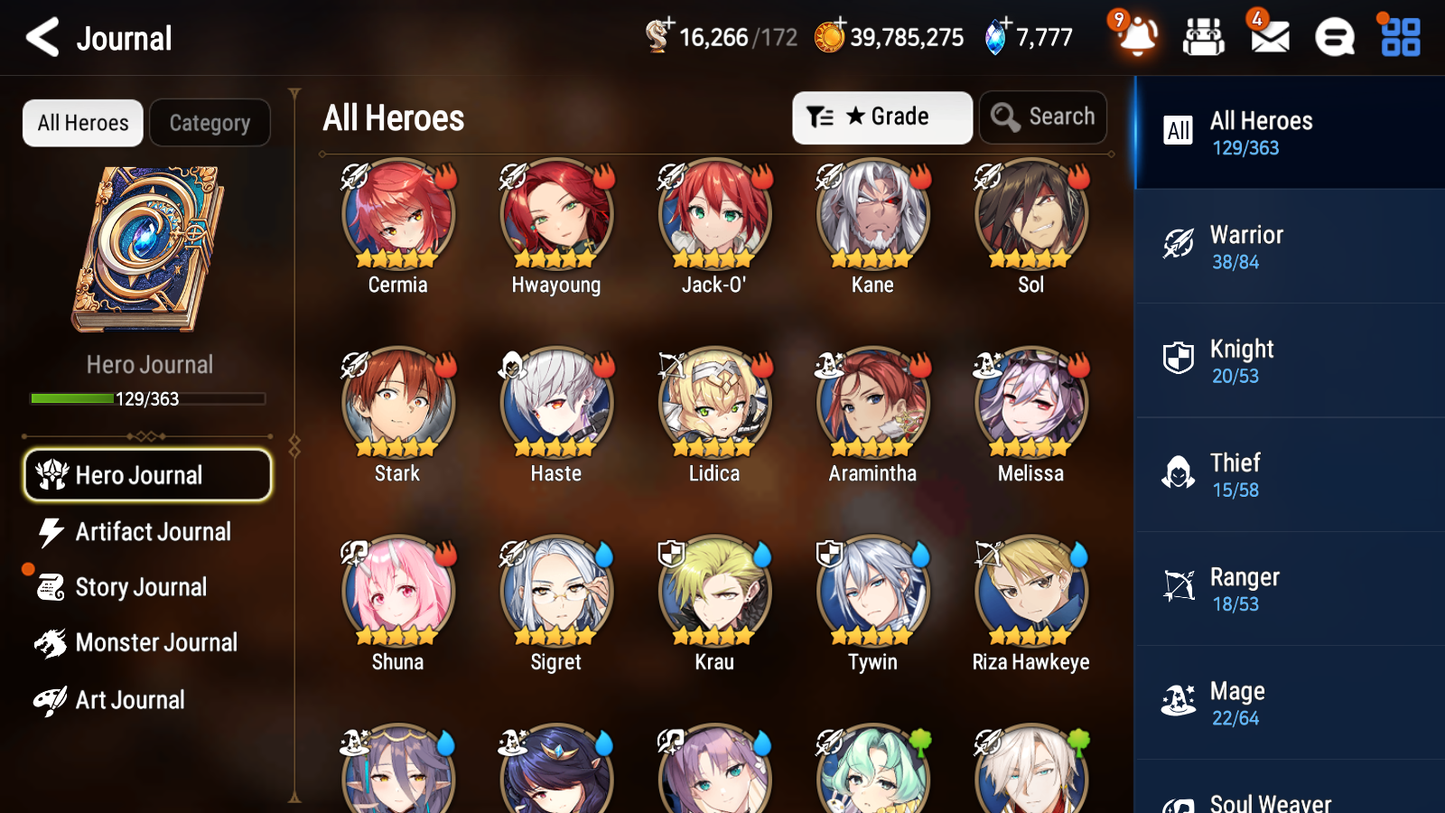This screenshot has width=1445, height=813.
Task: Select the Mage class filter icon
Action: click(x=1179, y=702)
